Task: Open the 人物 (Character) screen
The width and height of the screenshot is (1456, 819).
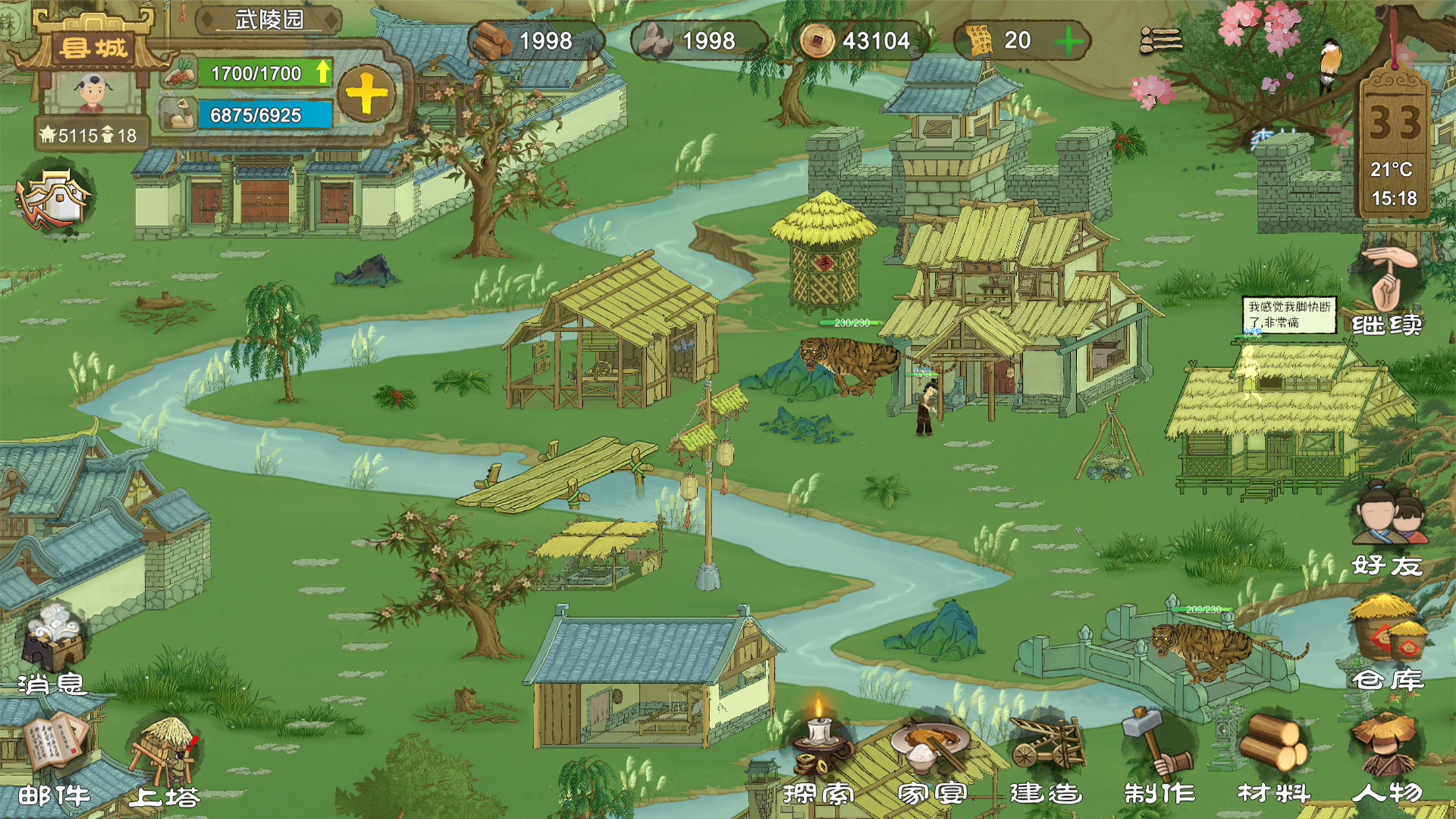Action: 1386,752
